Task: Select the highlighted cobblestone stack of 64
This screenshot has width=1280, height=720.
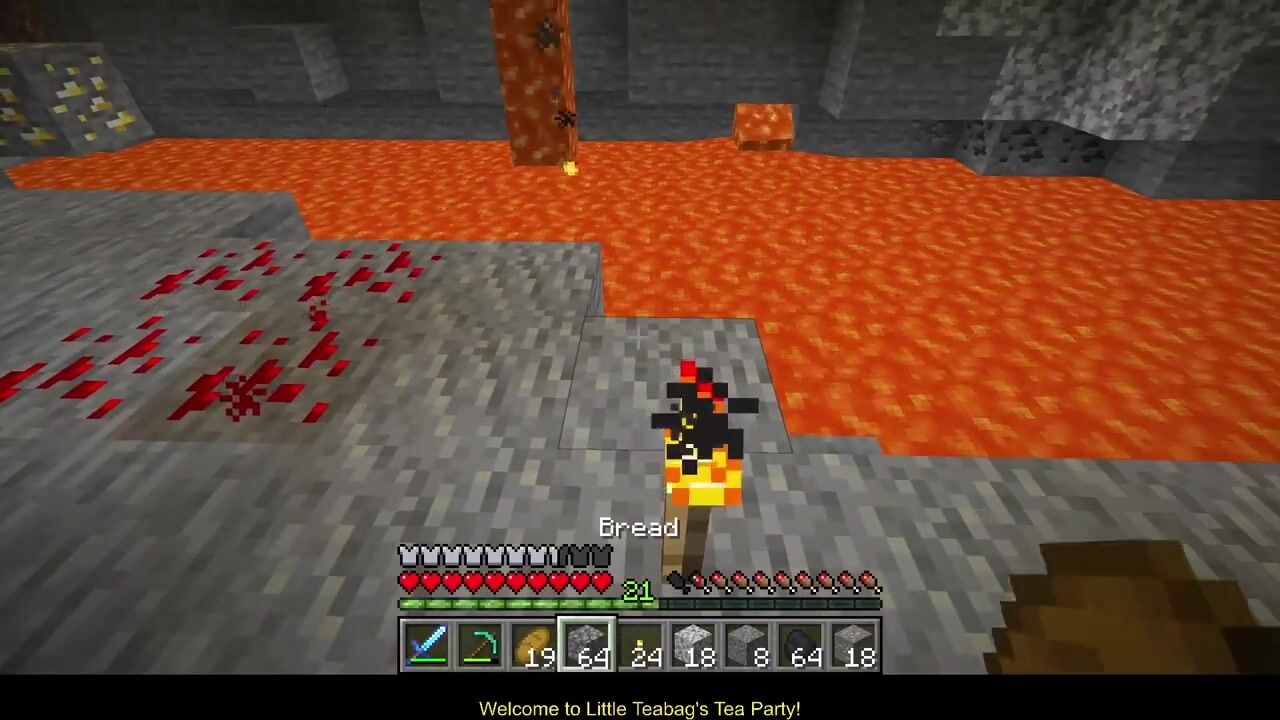Action: coord(587,645)
